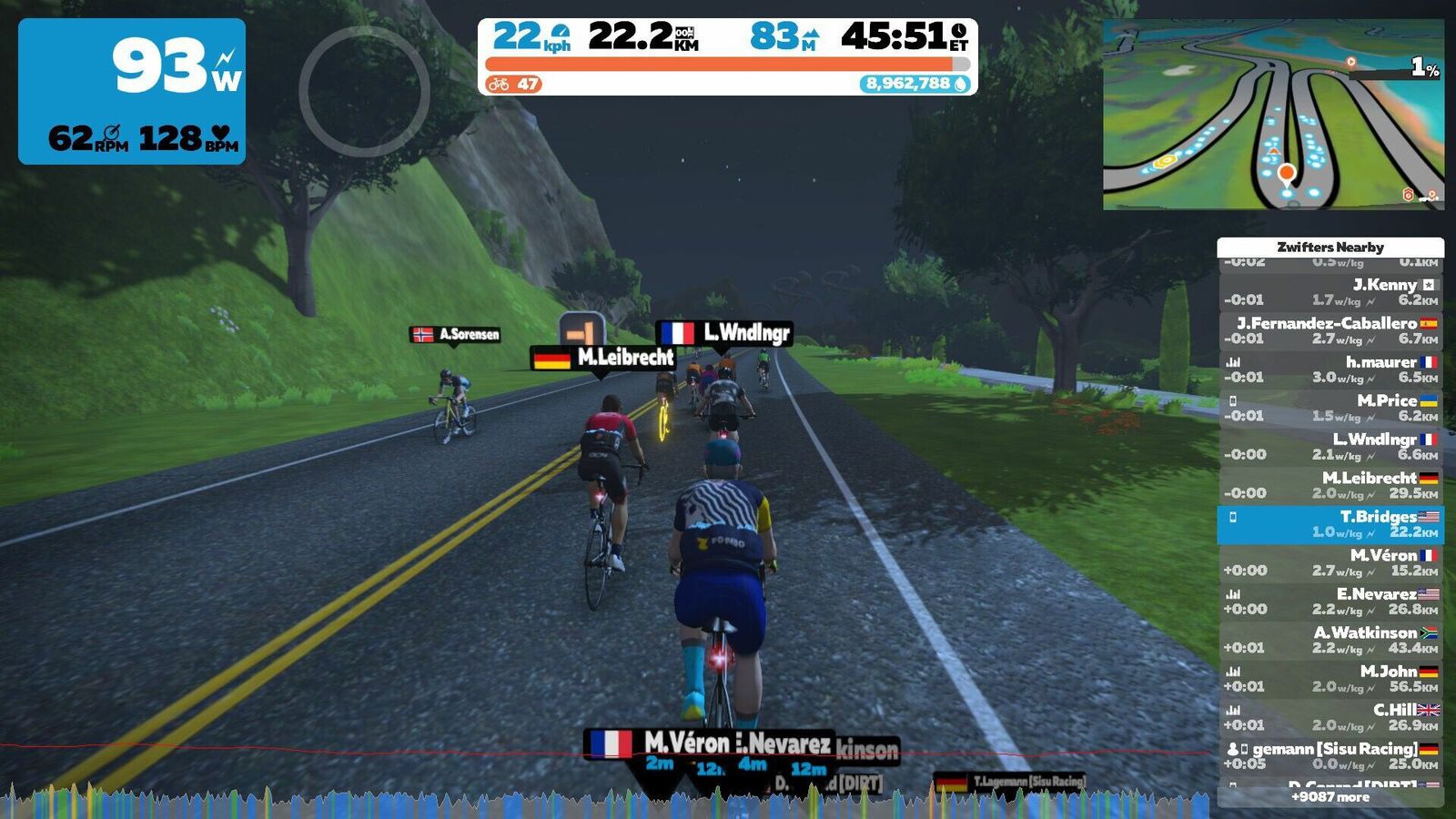
Task: Pick L.Wndlngr from Zwifters Nearby list
Action: click(x=1330, y=447)
